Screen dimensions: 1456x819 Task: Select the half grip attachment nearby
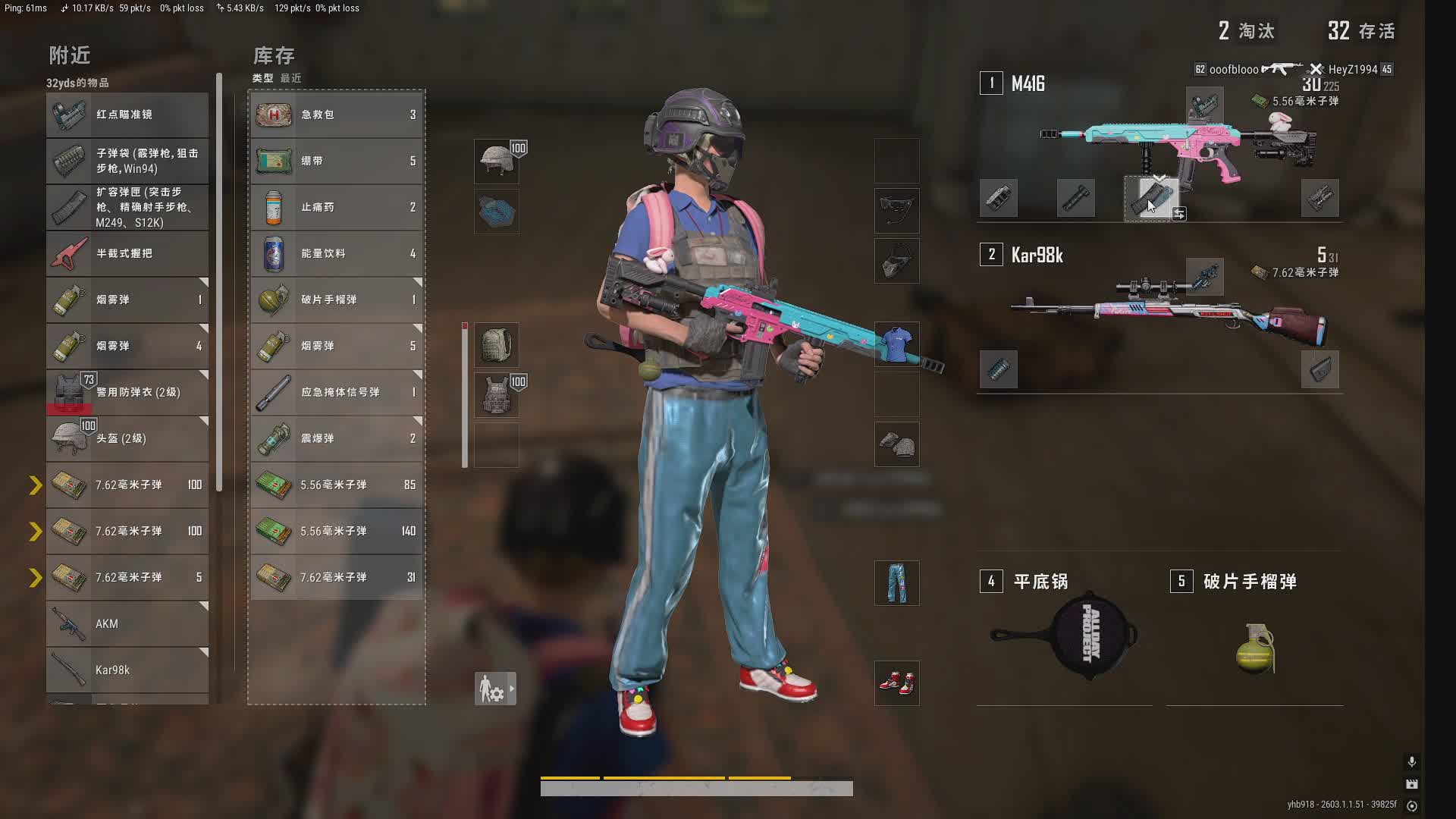point(127,253)
